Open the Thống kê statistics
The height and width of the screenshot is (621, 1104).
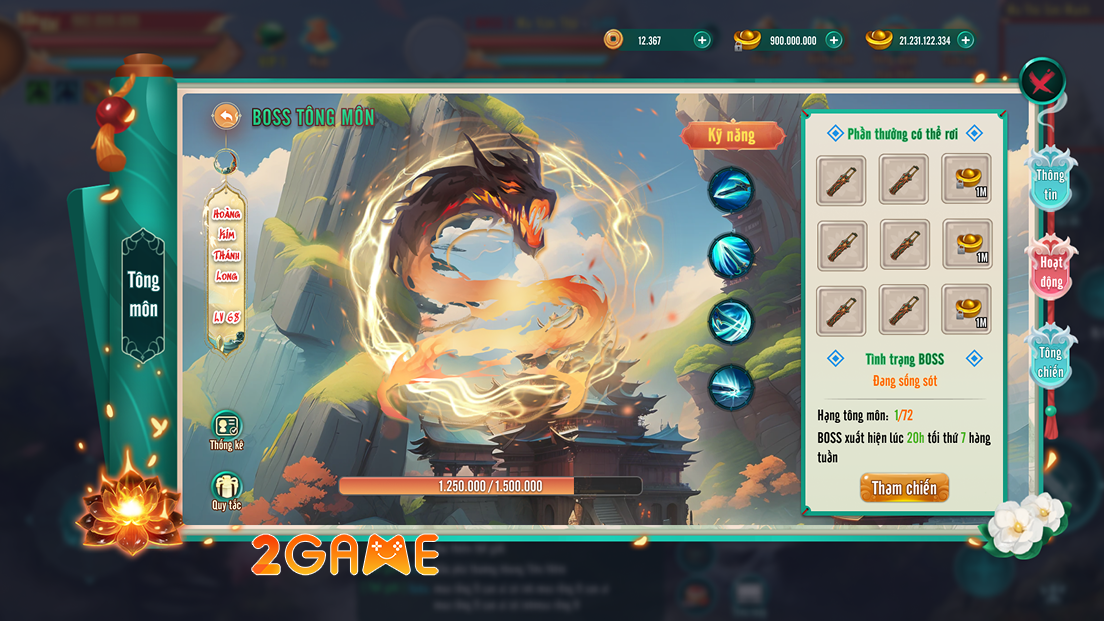point(227,428)
